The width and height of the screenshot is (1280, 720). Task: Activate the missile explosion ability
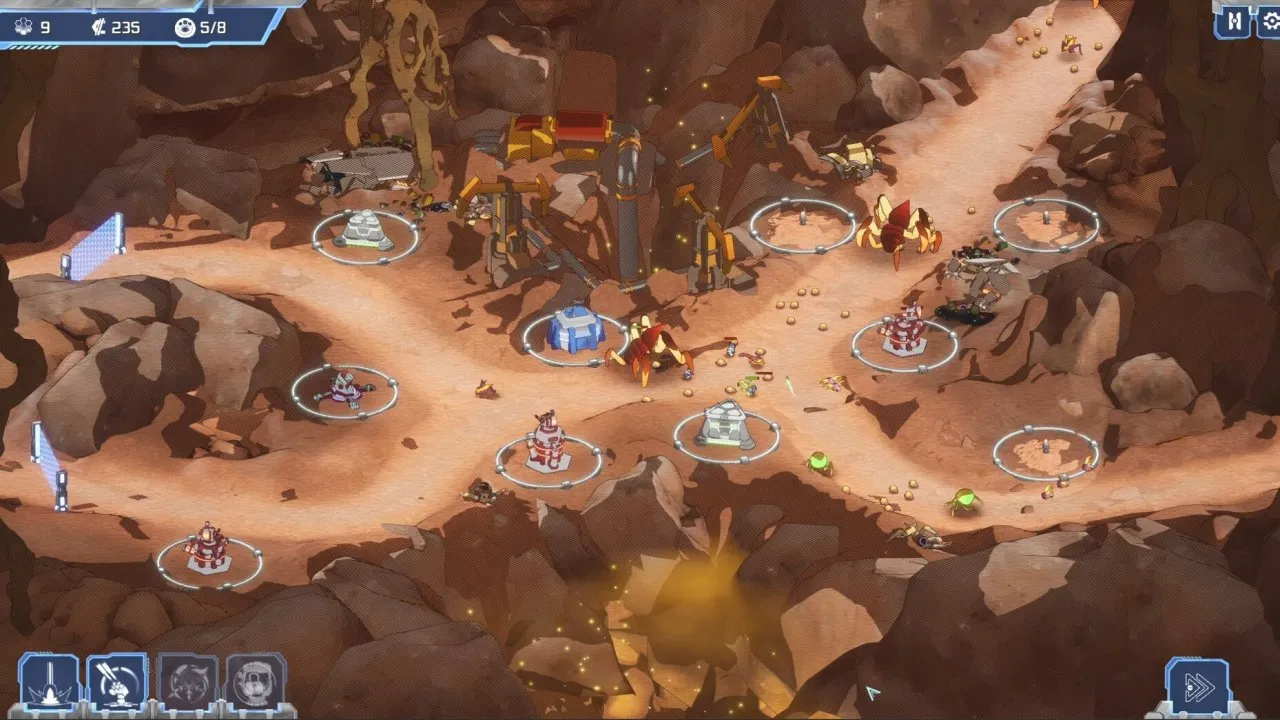click(x=118, y=684)
